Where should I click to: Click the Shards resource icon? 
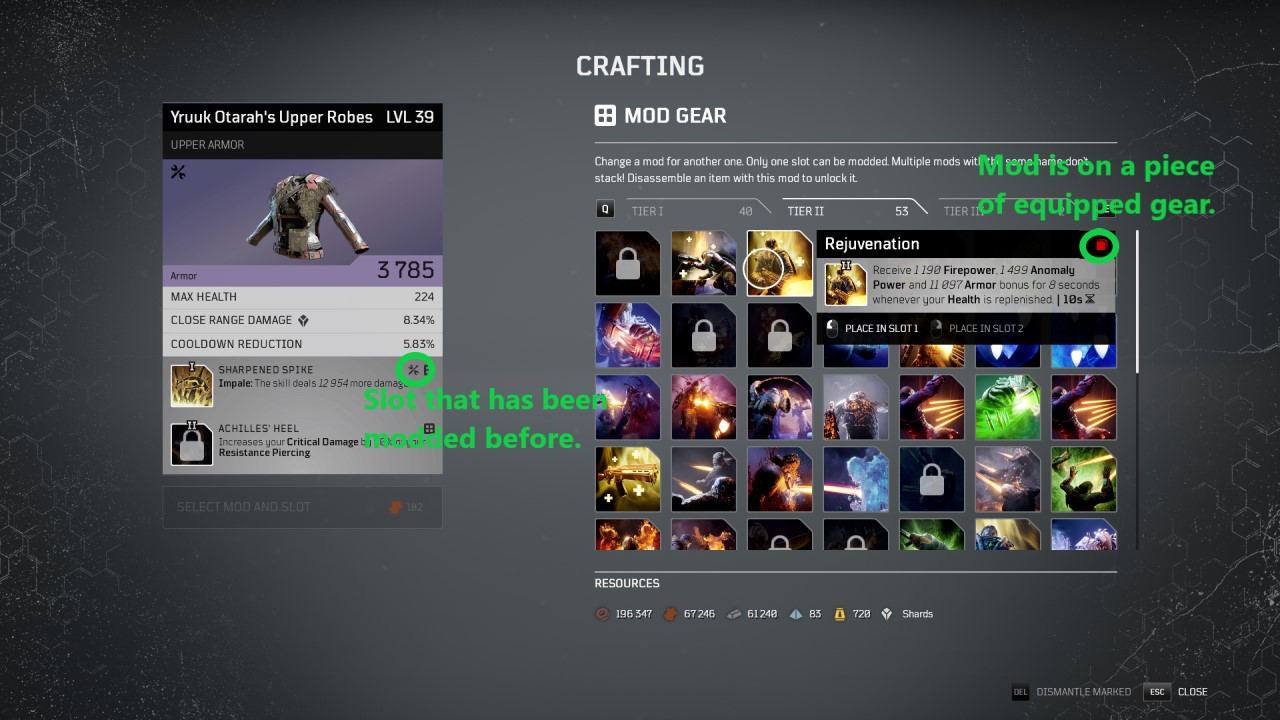[x=886, y=614]
